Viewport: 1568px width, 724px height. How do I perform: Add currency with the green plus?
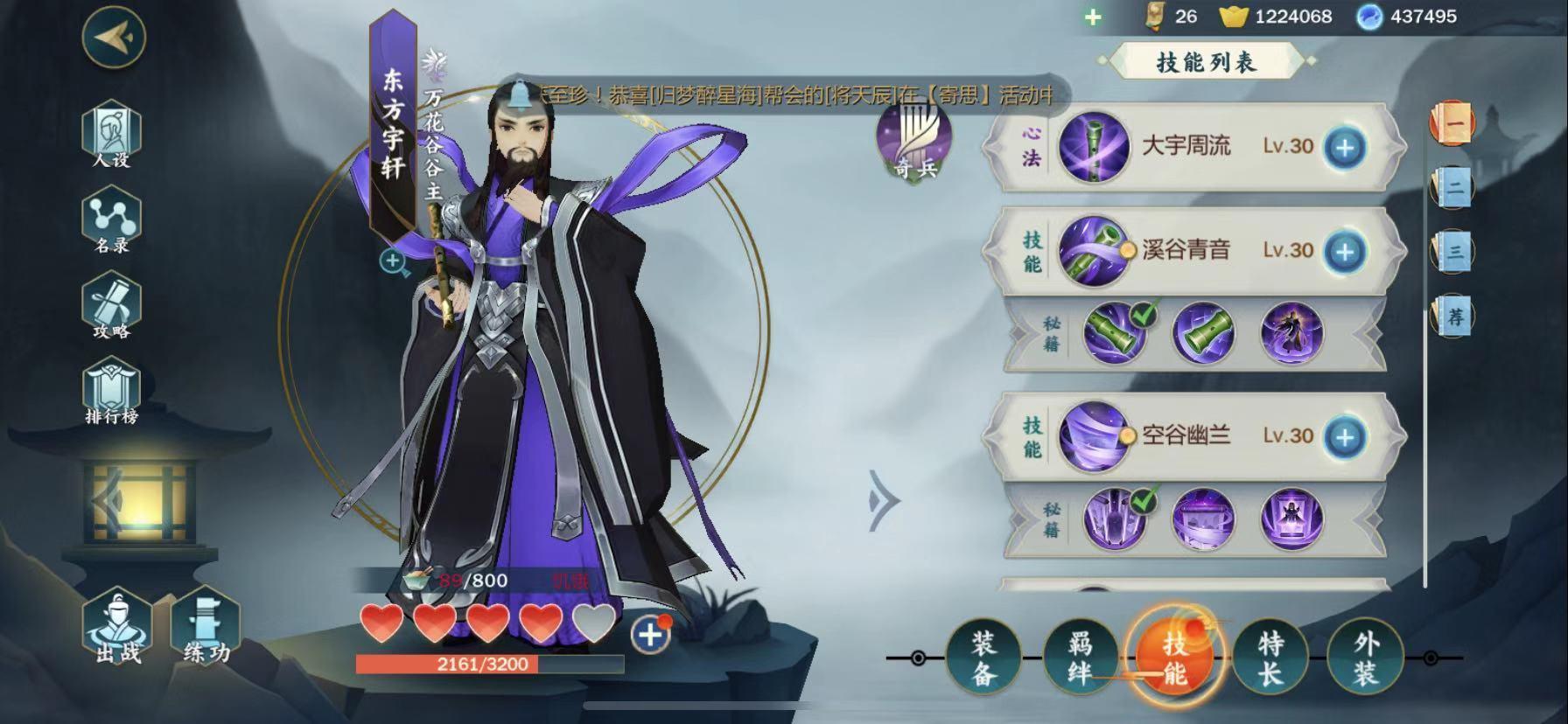coord(1093,17)
